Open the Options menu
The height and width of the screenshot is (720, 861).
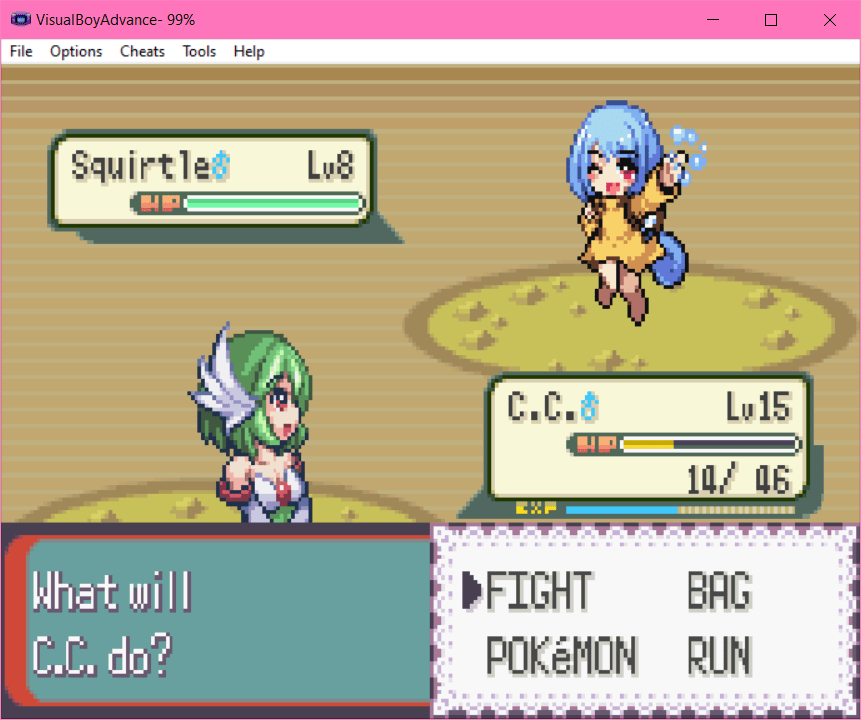[x=76, y=51]
